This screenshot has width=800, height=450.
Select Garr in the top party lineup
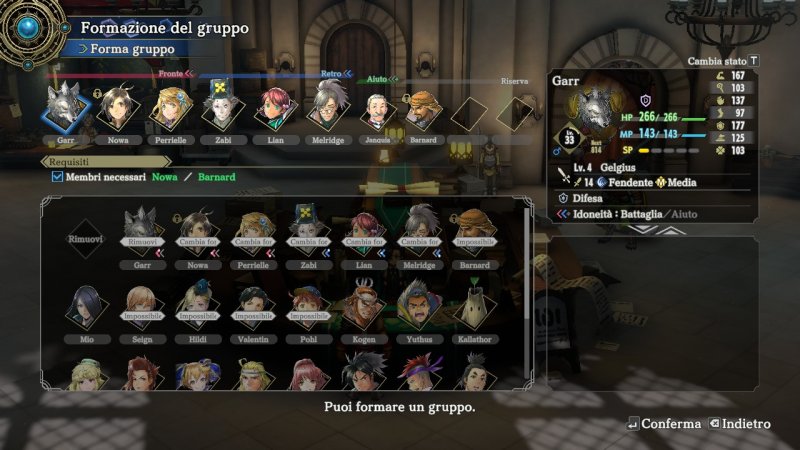(66, 110)
